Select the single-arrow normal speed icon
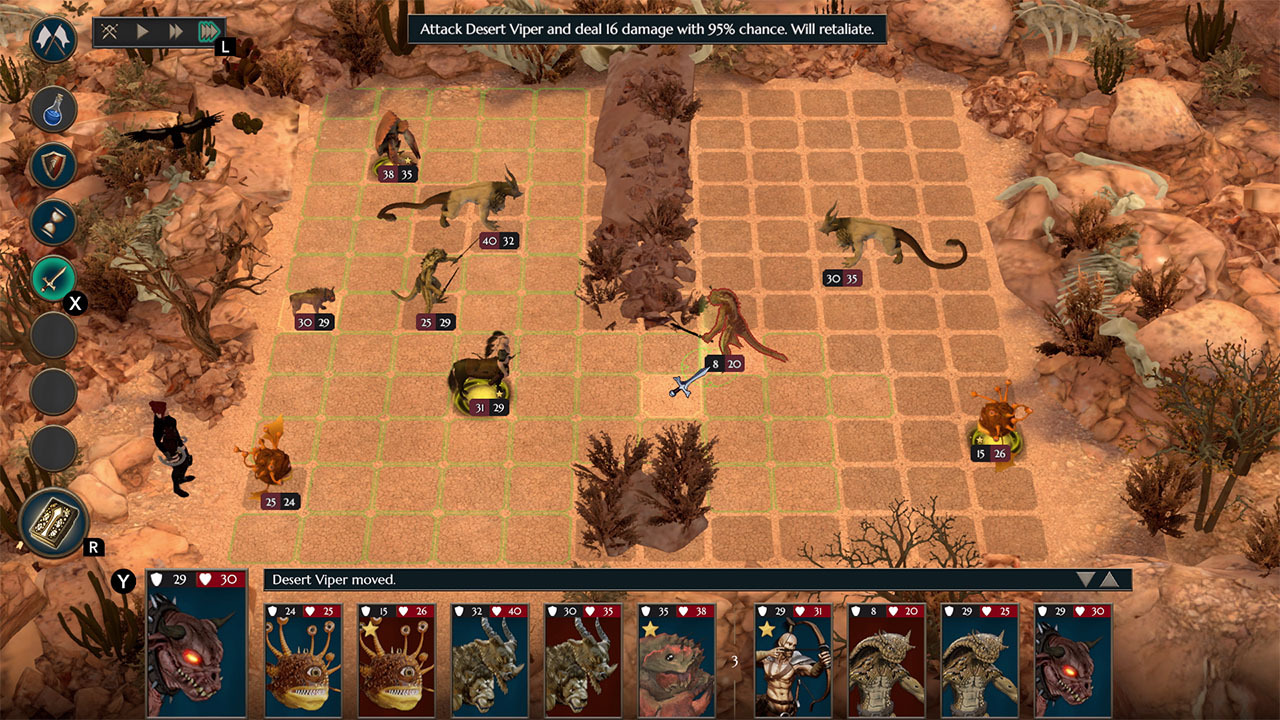This screenshot has width=1280, height=720. (x=142, y=30)
